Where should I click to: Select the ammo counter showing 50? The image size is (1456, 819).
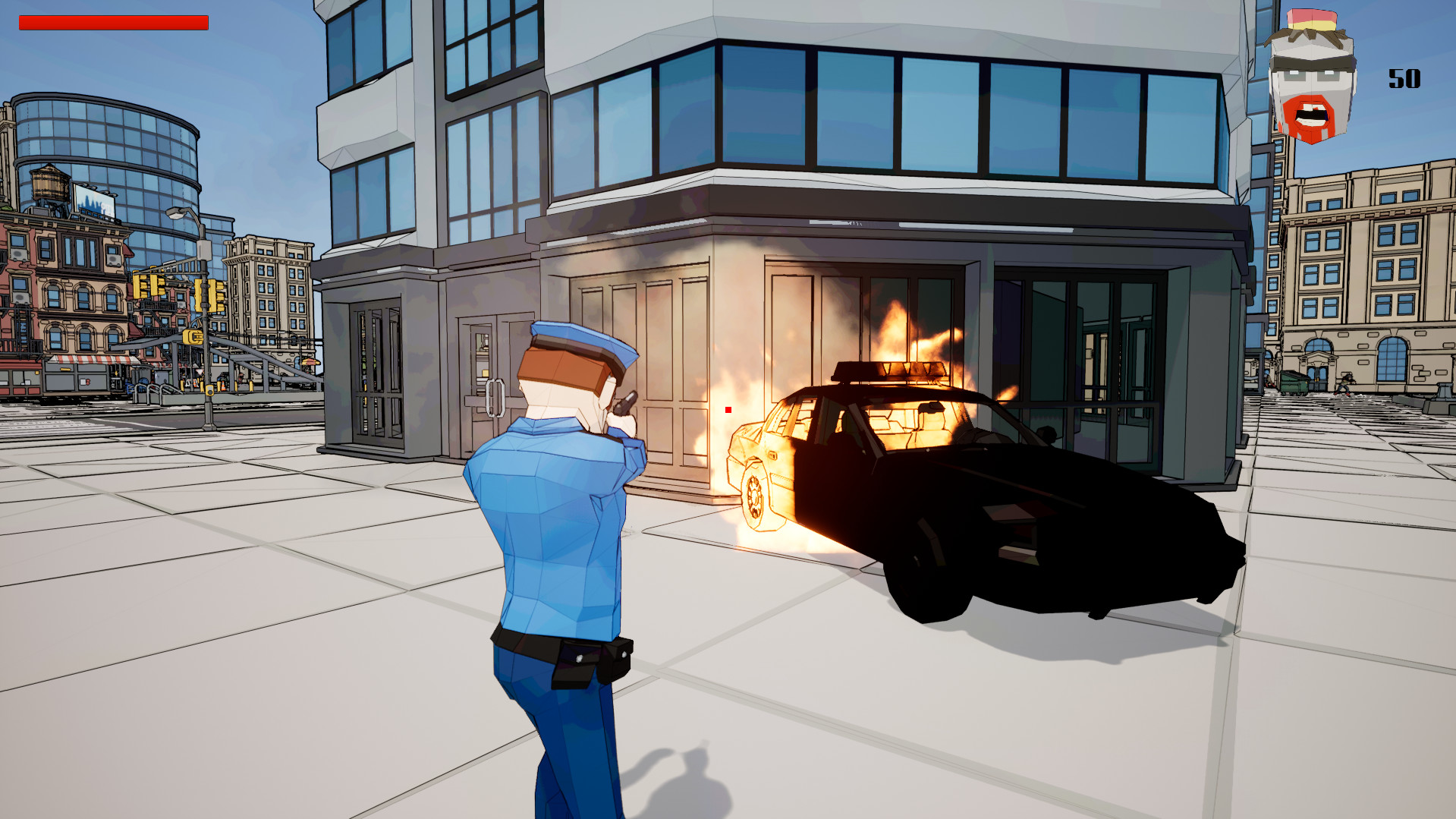coord(1405,76)
